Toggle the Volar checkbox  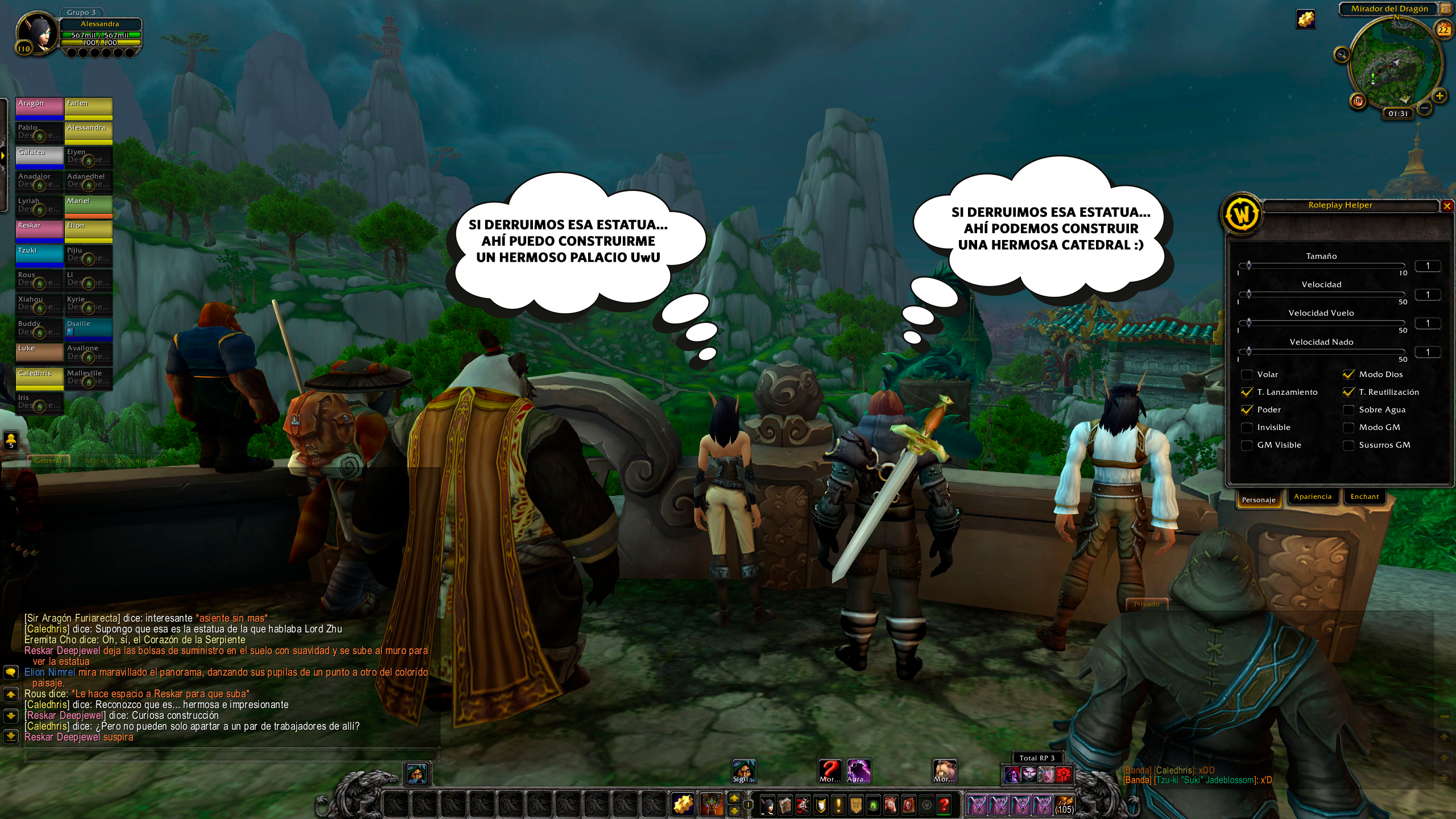coord(1247,375)
